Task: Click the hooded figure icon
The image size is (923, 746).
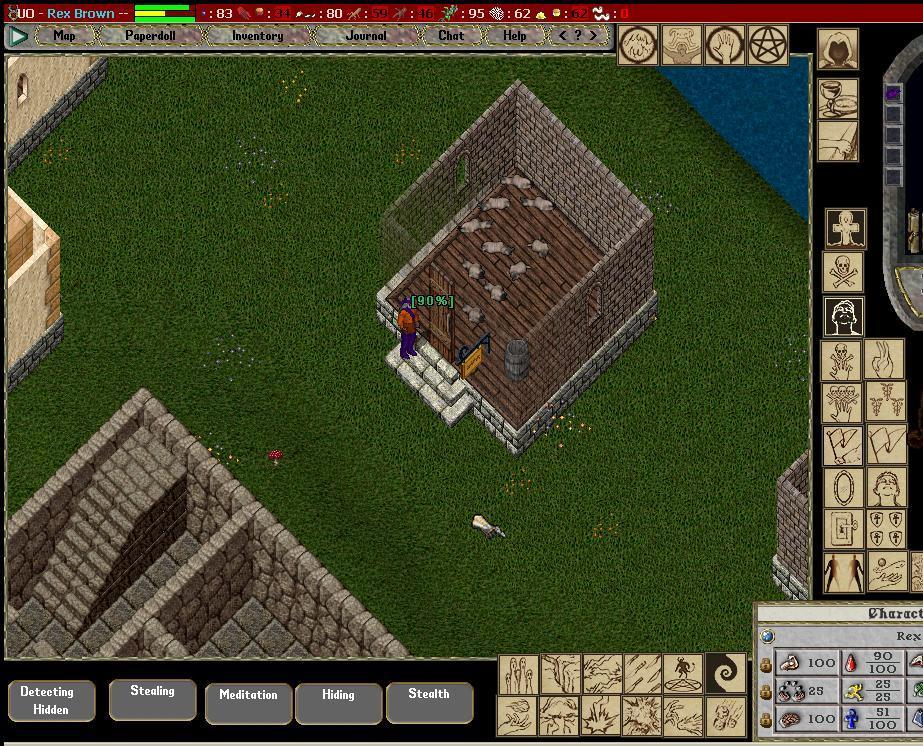Action: tap(837, 48)
